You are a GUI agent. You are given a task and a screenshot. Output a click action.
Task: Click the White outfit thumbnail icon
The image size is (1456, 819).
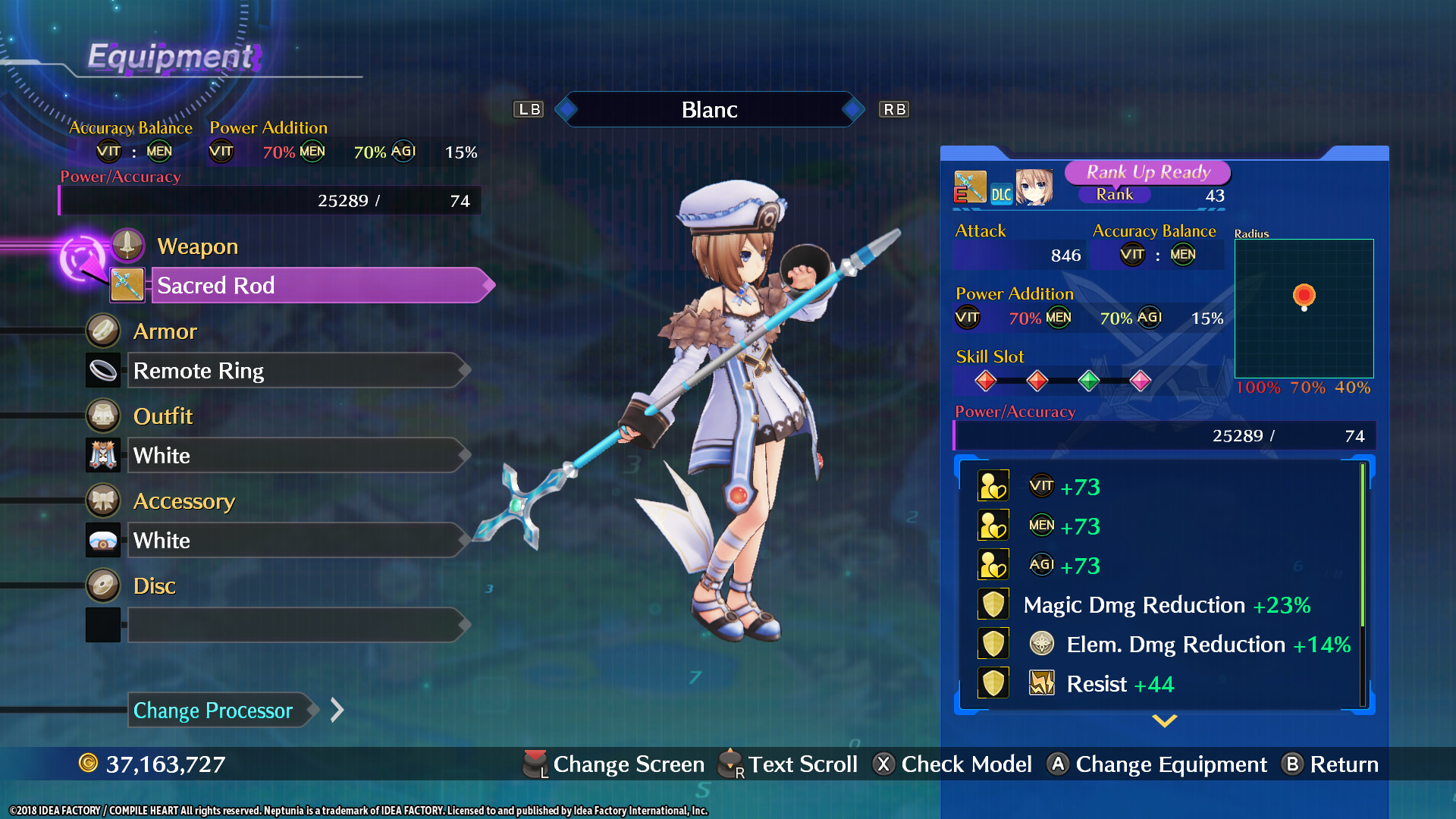(x=103, y=455)
